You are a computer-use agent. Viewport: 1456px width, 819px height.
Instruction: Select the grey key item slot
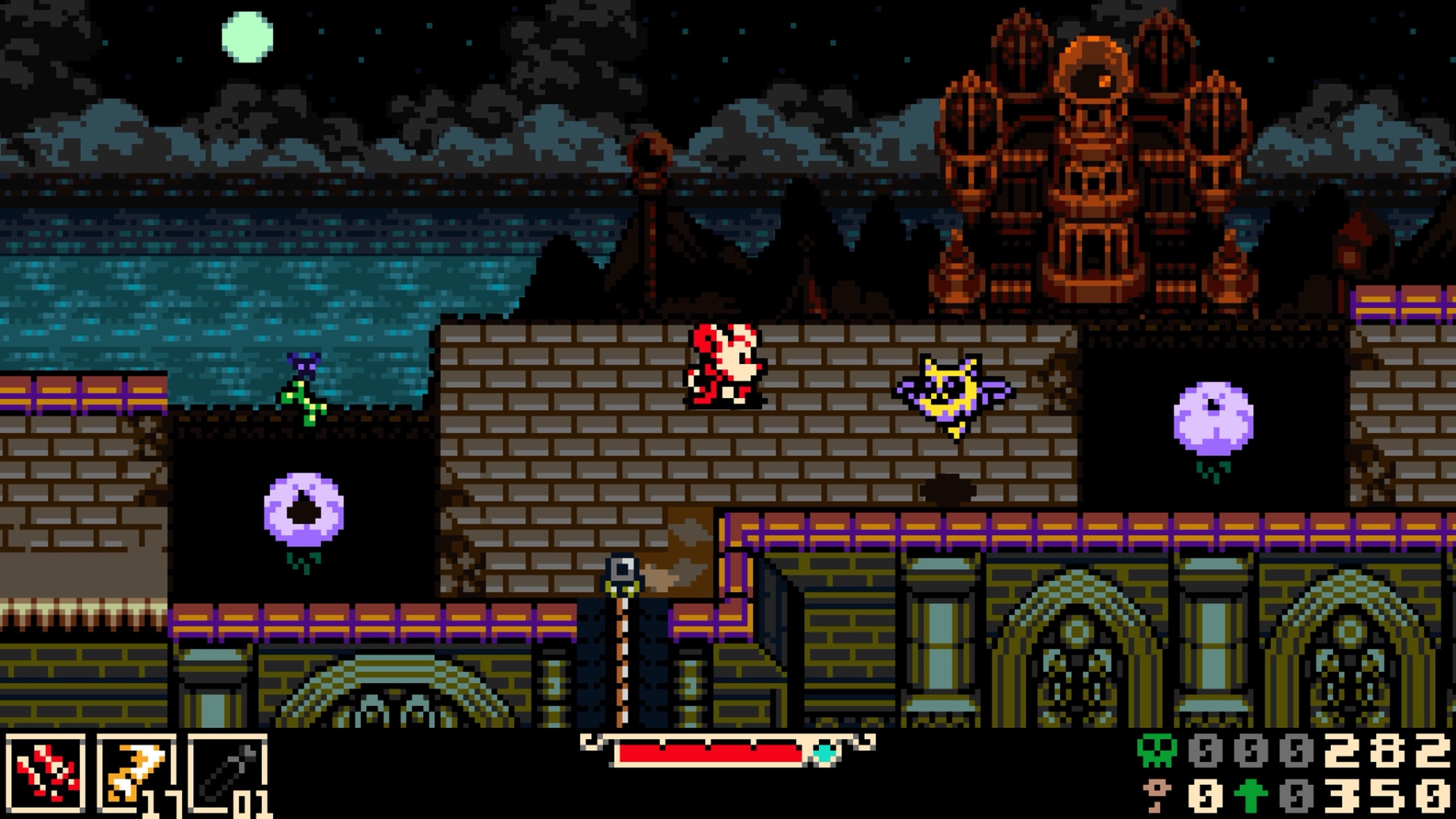pos(227,773)
